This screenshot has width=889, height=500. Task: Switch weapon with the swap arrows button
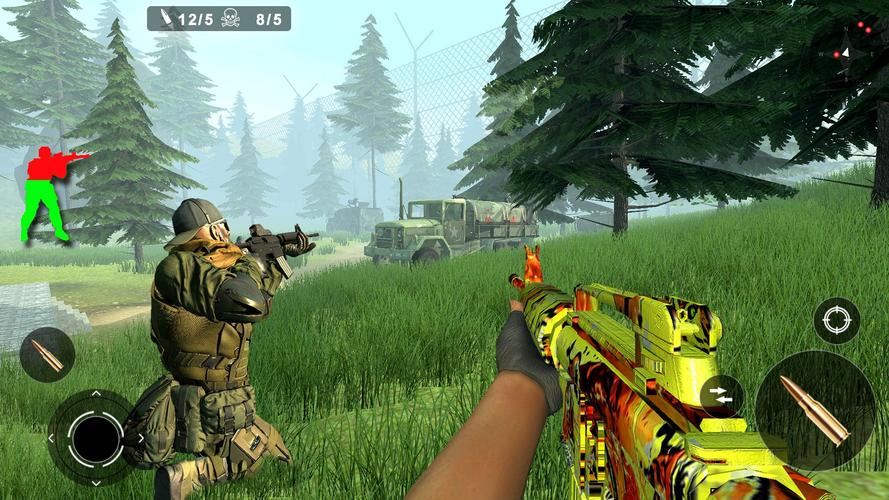[x=721, y=395]
